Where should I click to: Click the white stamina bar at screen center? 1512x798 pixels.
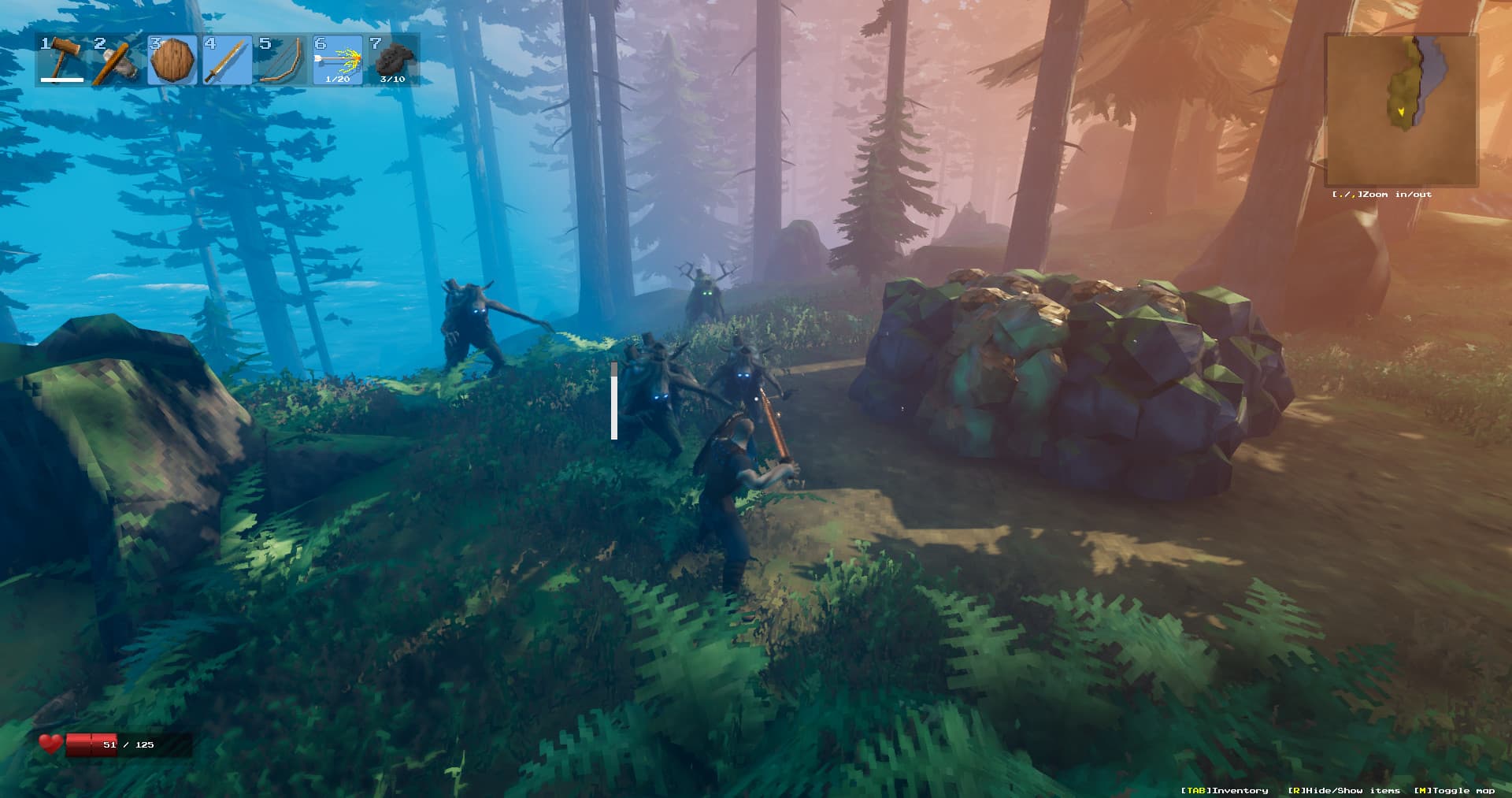pos(613,402)
